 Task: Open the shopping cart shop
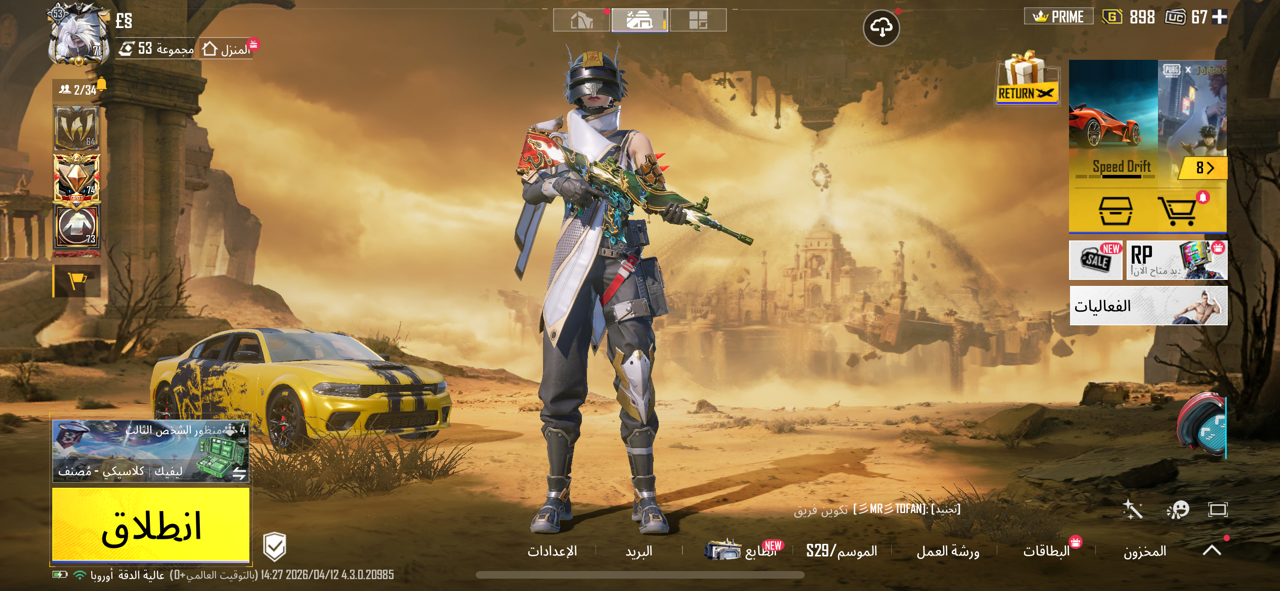coord(1178,211)
